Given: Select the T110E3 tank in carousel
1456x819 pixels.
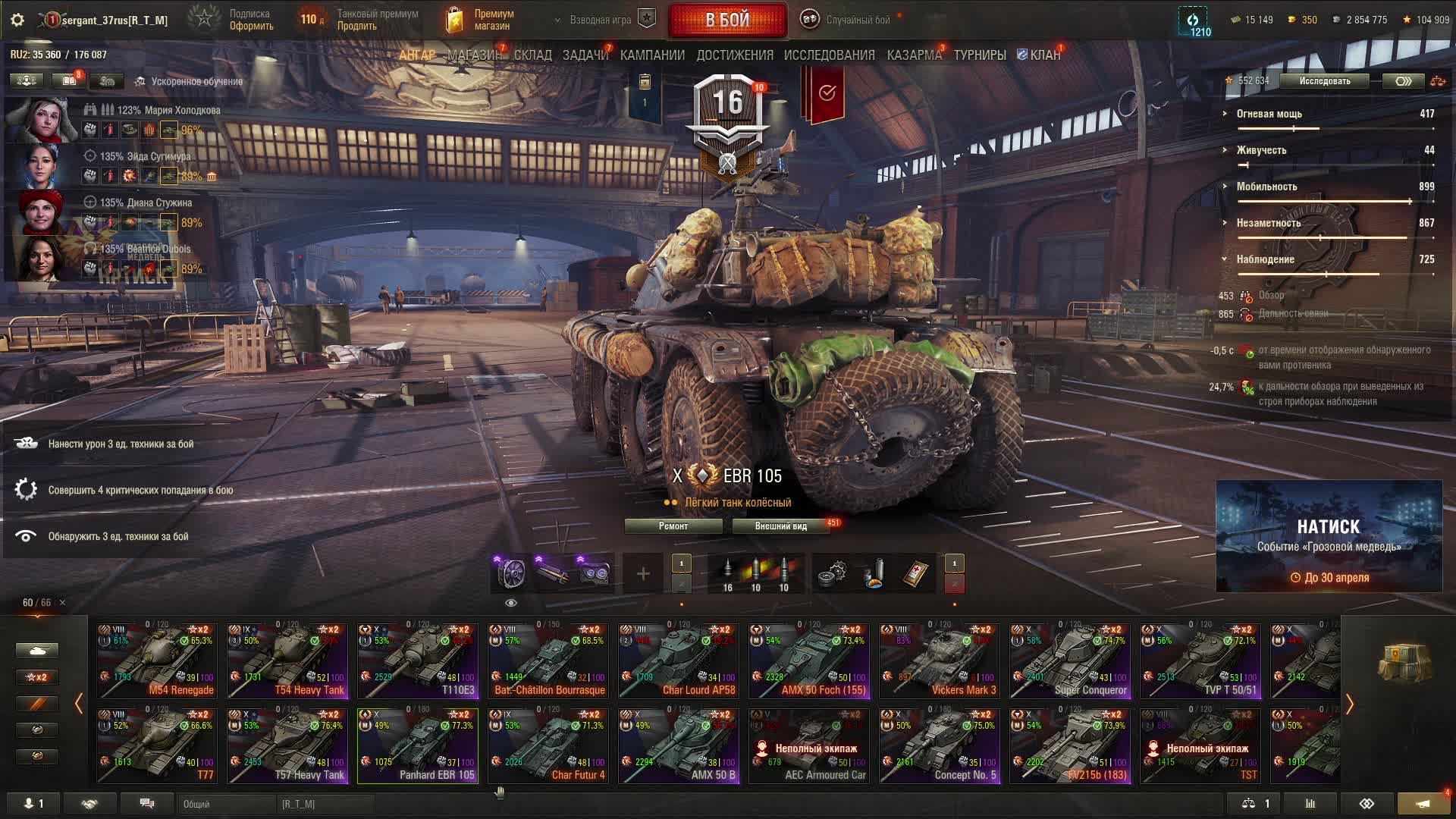Looking at the screenshot, I should coord(418,661).
